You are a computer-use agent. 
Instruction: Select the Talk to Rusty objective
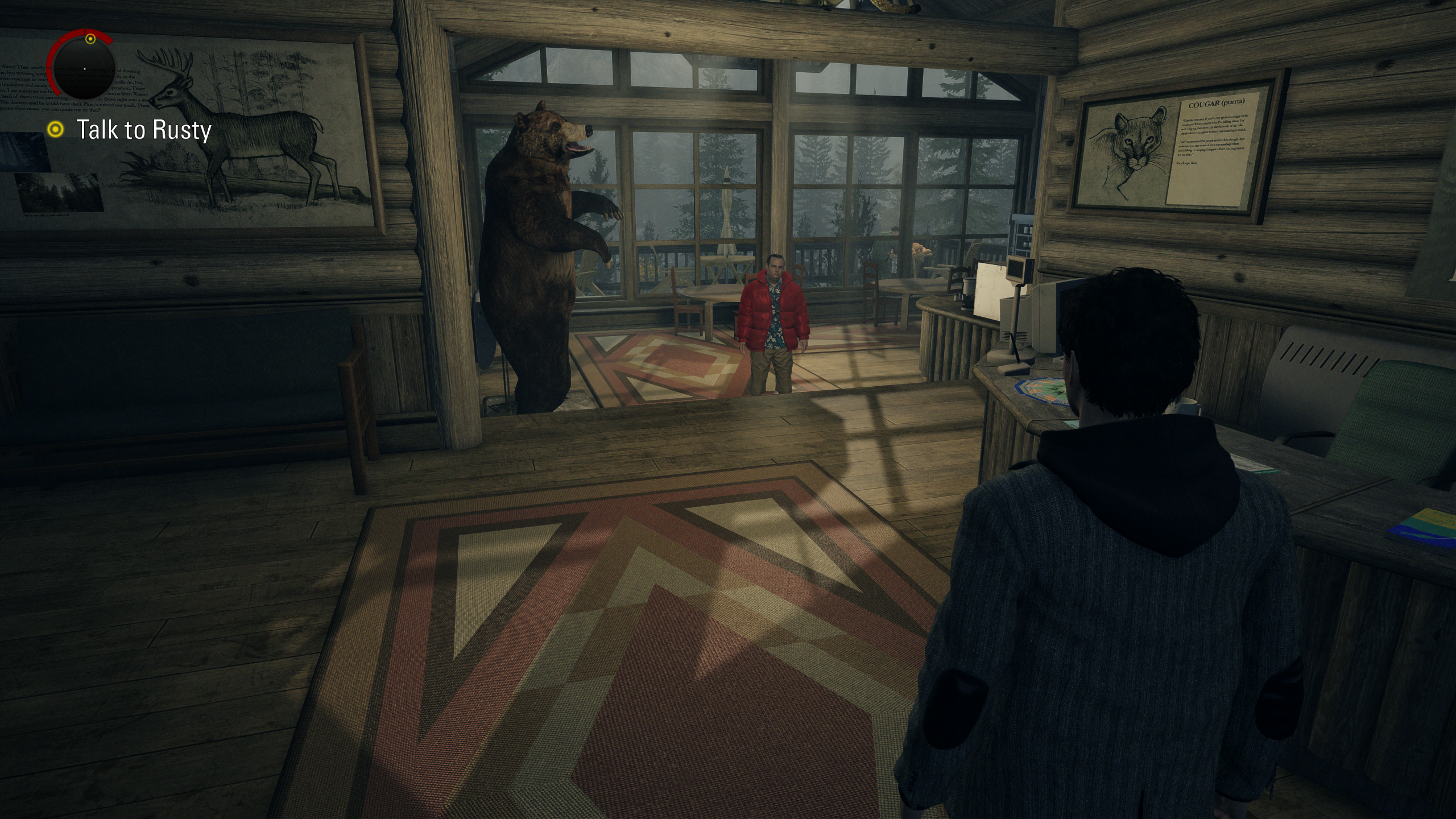[143, 130]
